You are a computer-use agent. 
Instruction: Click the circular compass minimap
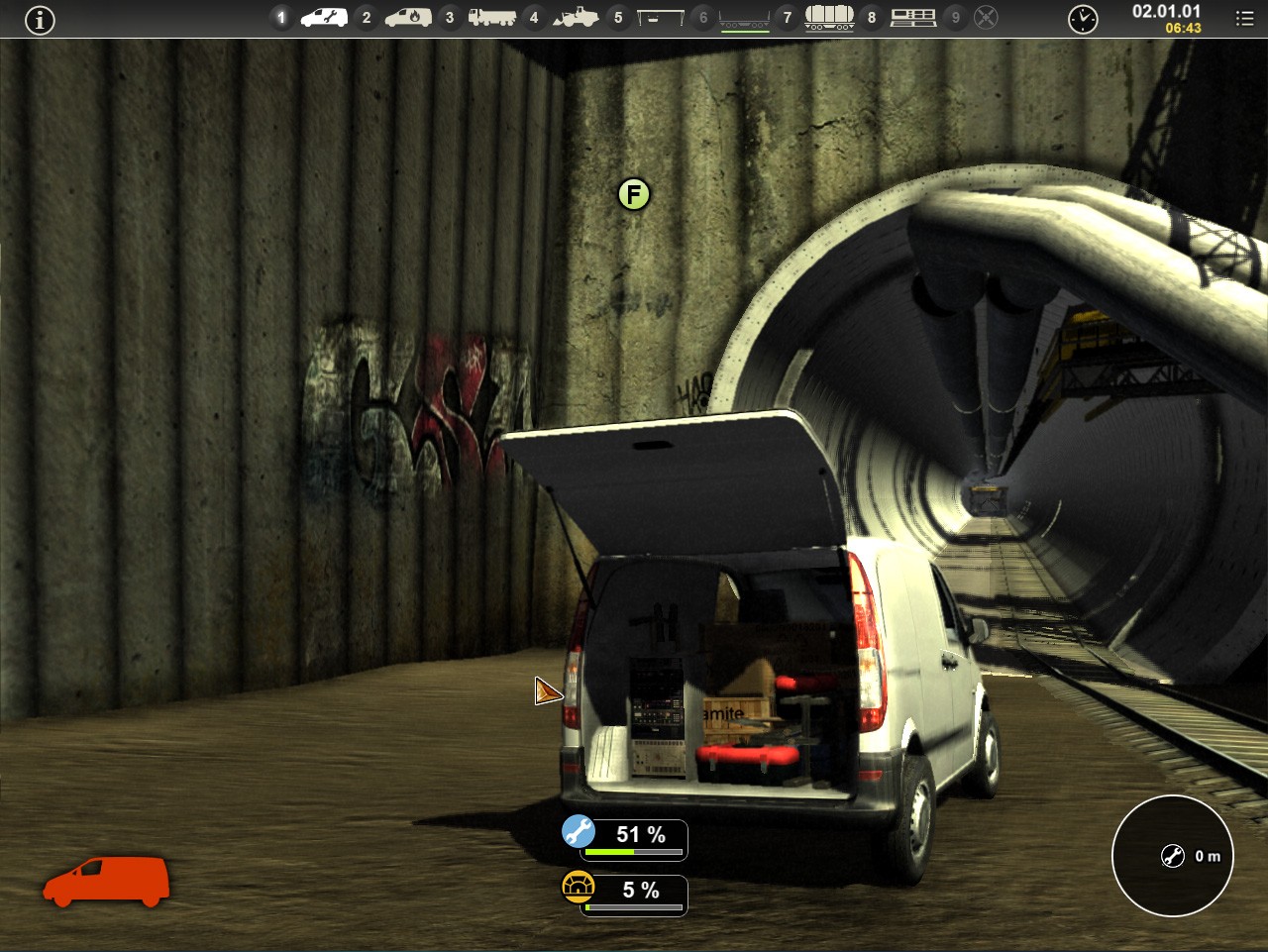pos(1173,856)
